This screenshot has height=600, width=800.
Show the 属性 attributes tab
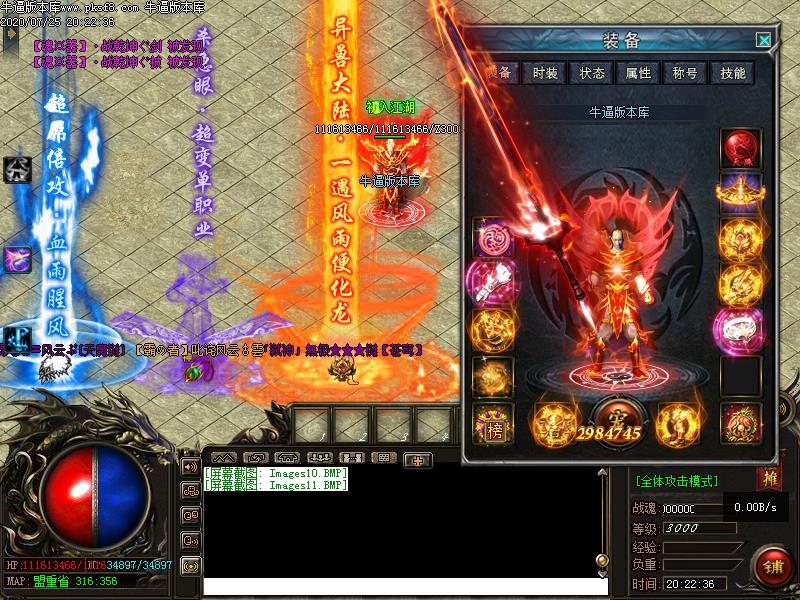tap(638, 73)
